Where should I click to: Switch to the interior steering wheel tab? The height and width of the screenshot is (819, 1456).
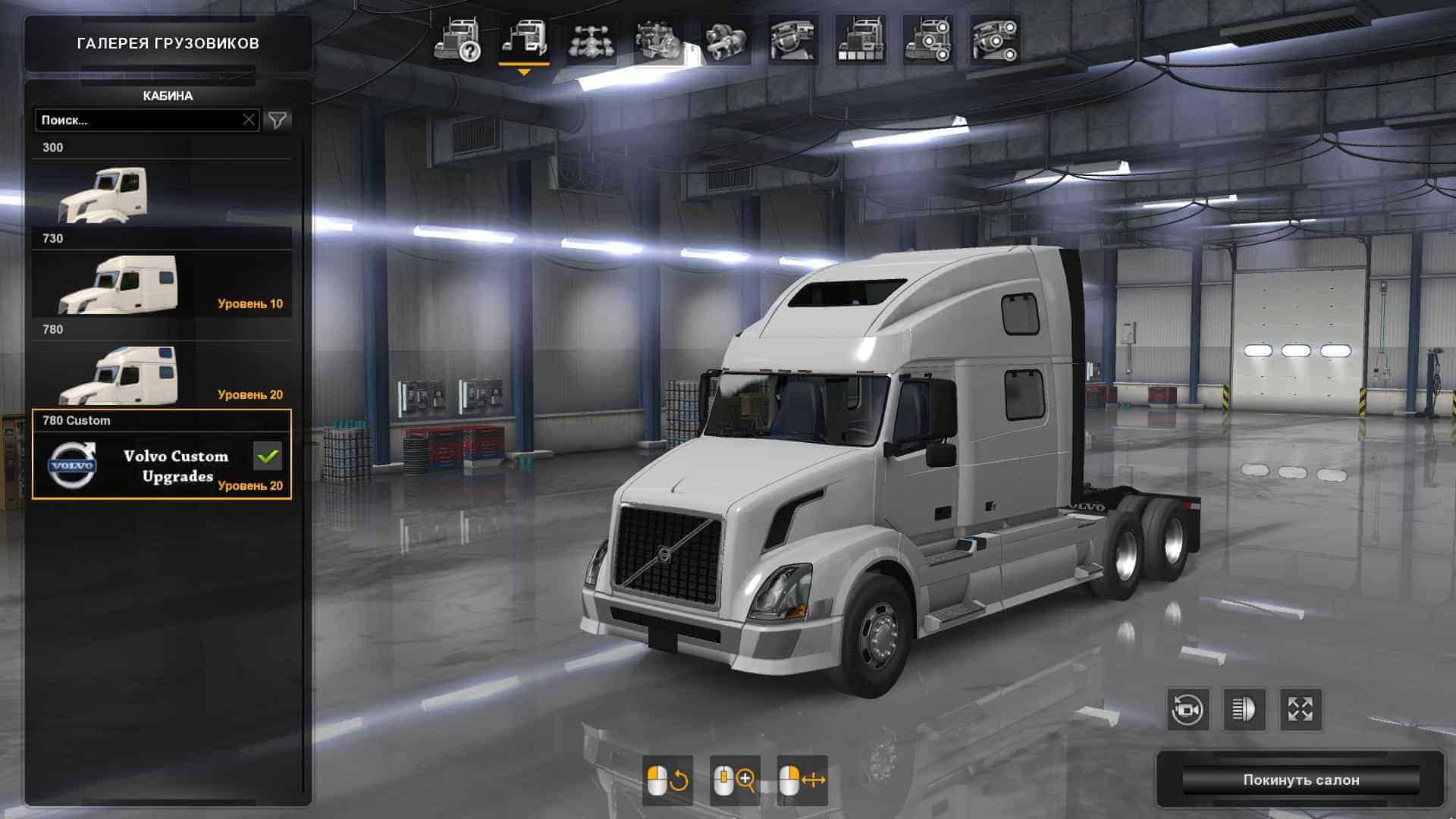792,40
